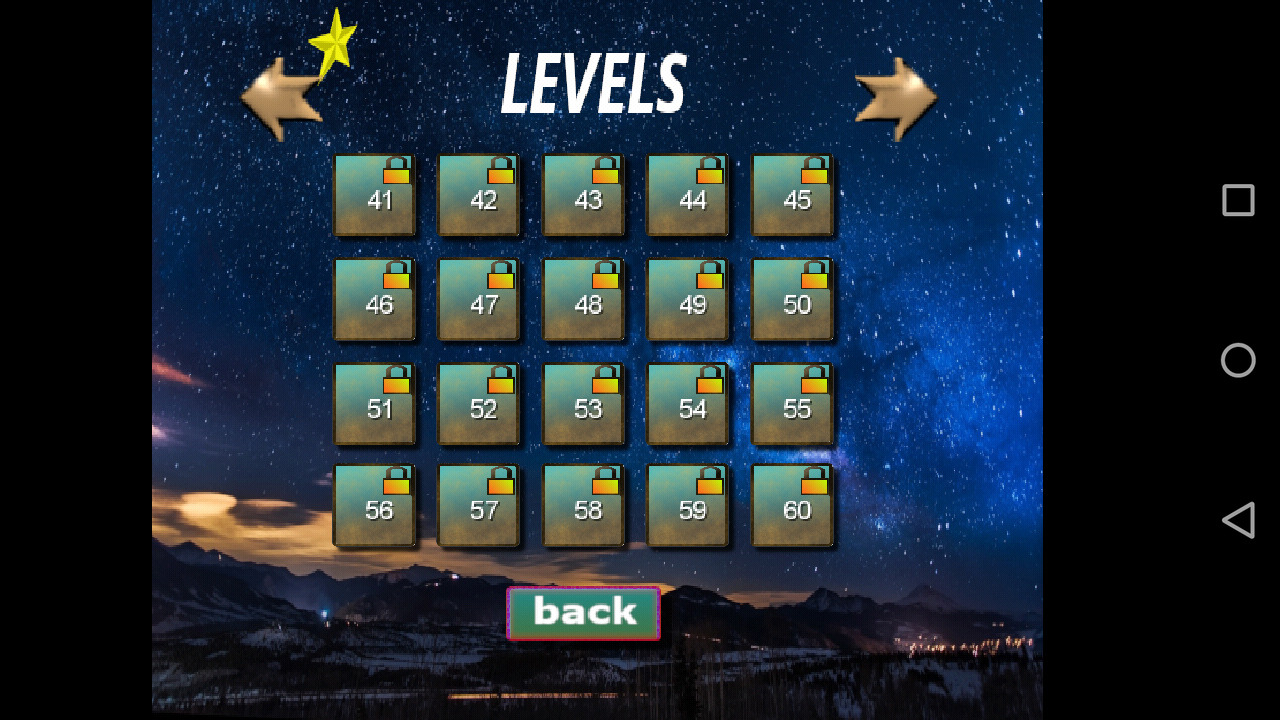Open level 55
The height and width of the screenshot is (720, 1280).
click(x=793, y=405)
